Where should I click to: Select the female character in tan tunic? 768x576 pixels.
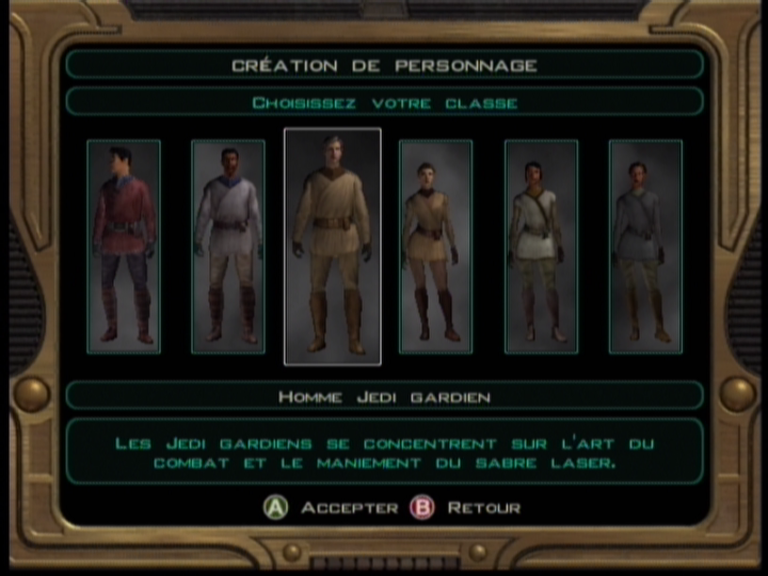click(436, 246)
